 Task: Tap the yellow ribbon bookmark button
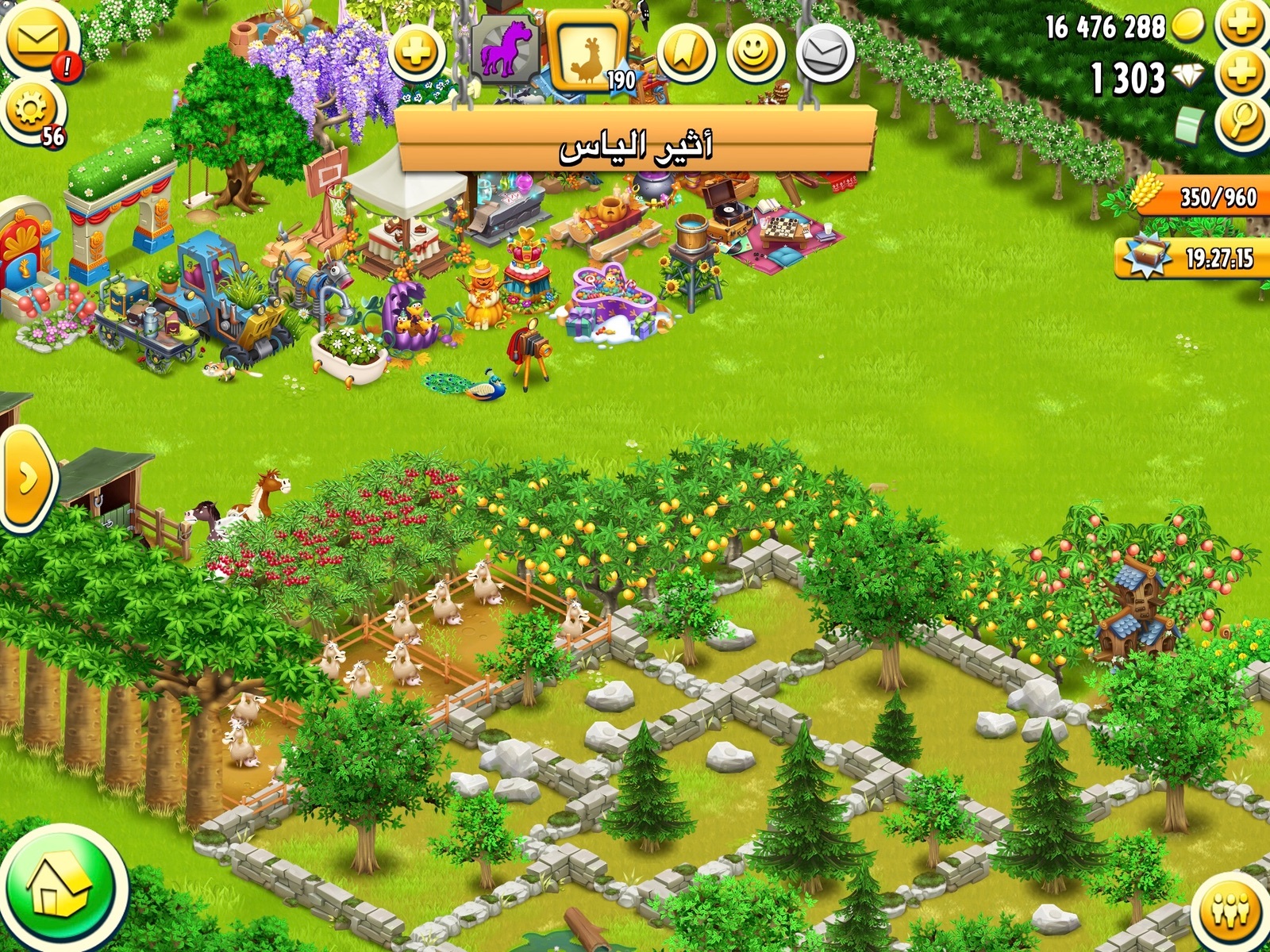click(x=686, y=52)
